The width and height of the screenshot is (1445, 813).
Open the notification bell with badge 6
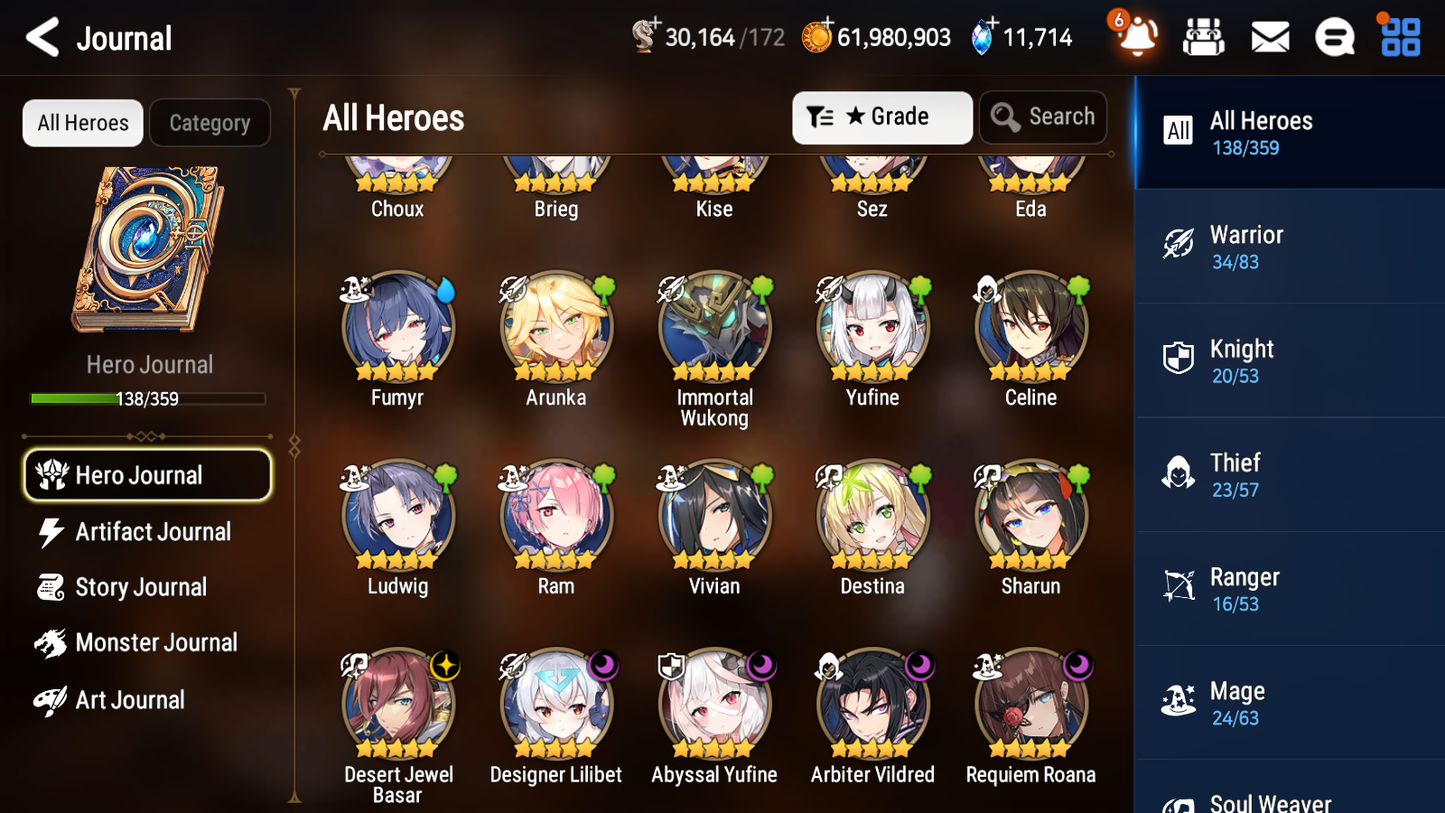1133,37
